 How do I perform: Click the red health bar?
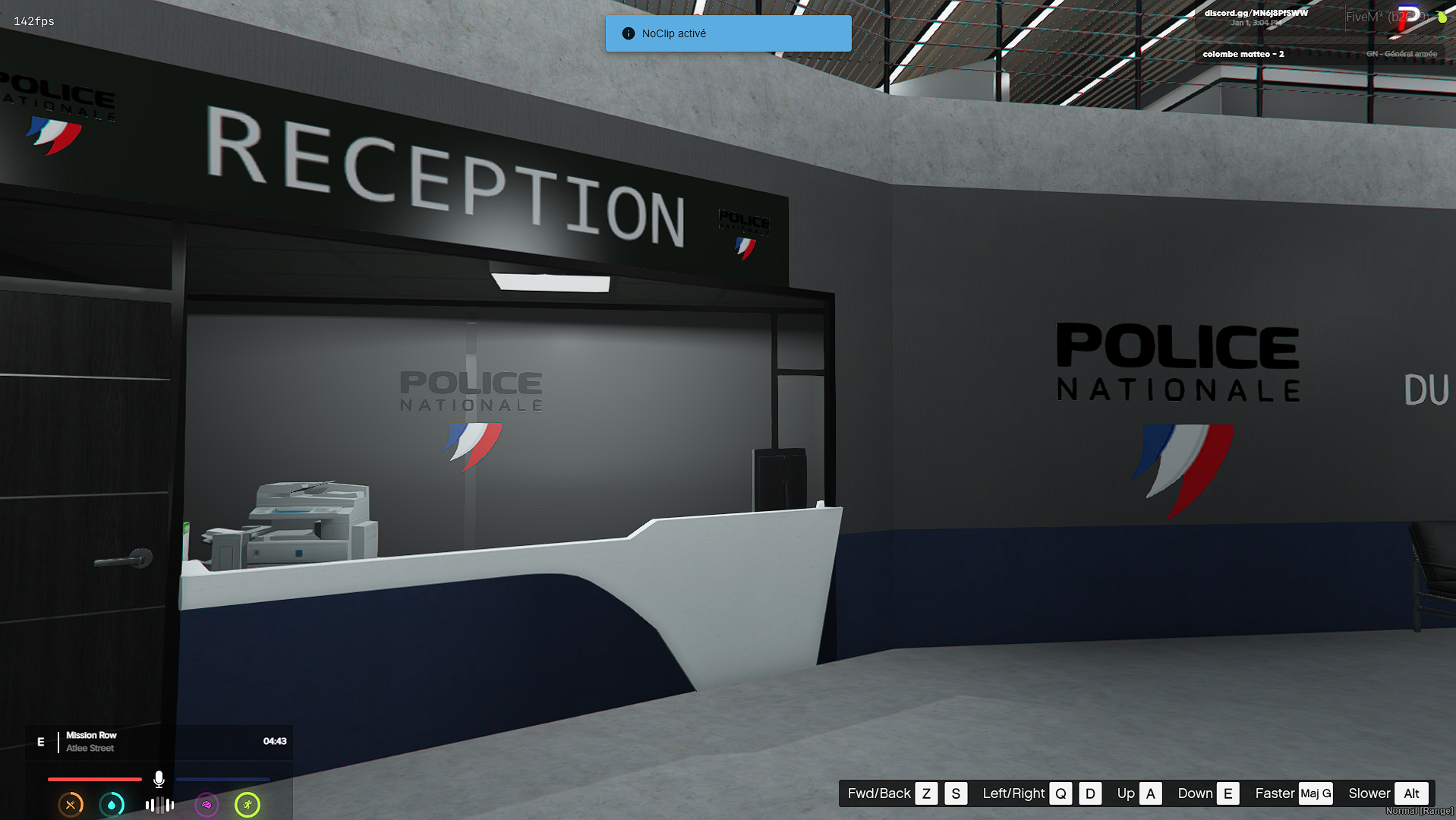click(x=93, y=779)
